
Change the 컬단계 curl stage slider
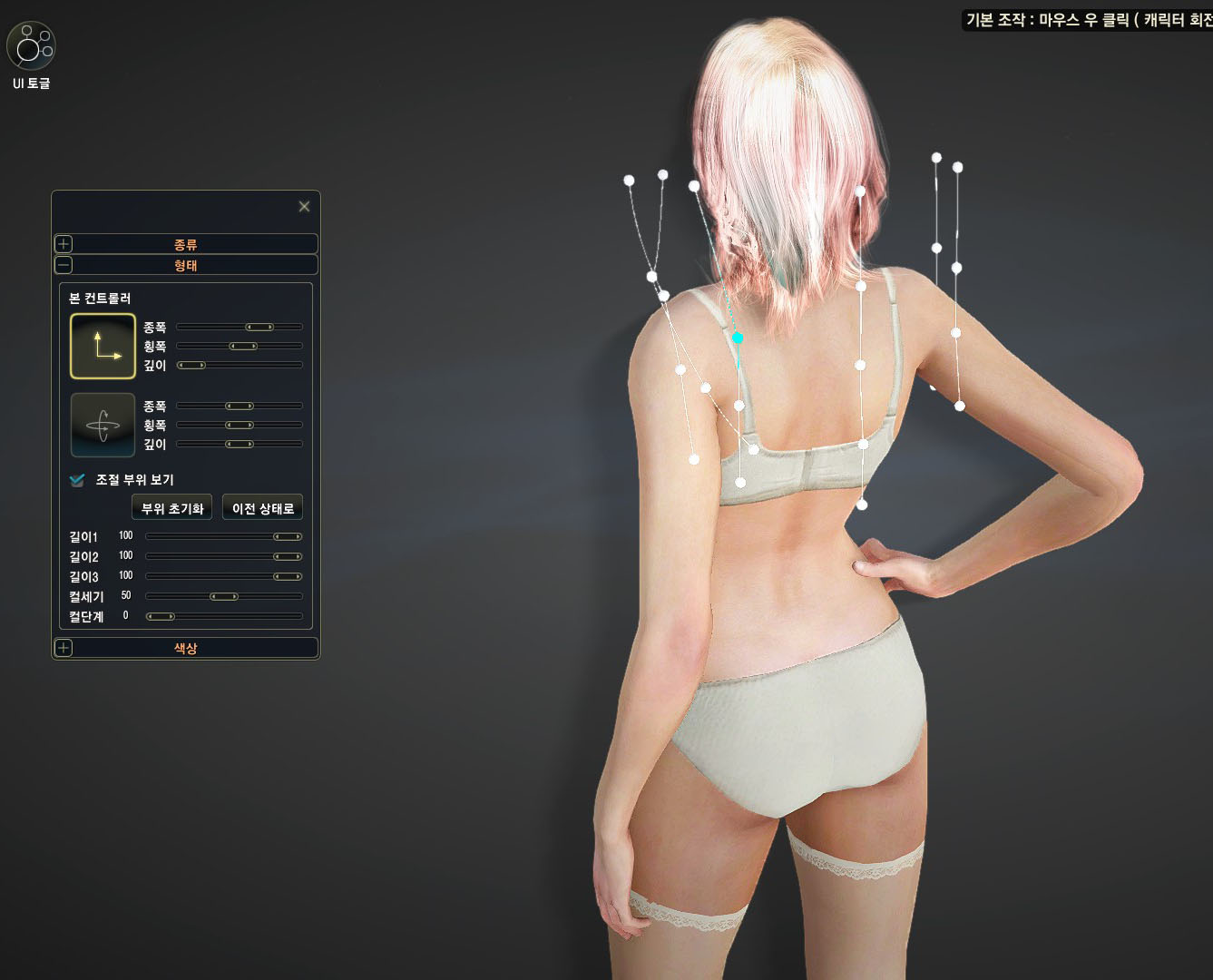[161, 617]
